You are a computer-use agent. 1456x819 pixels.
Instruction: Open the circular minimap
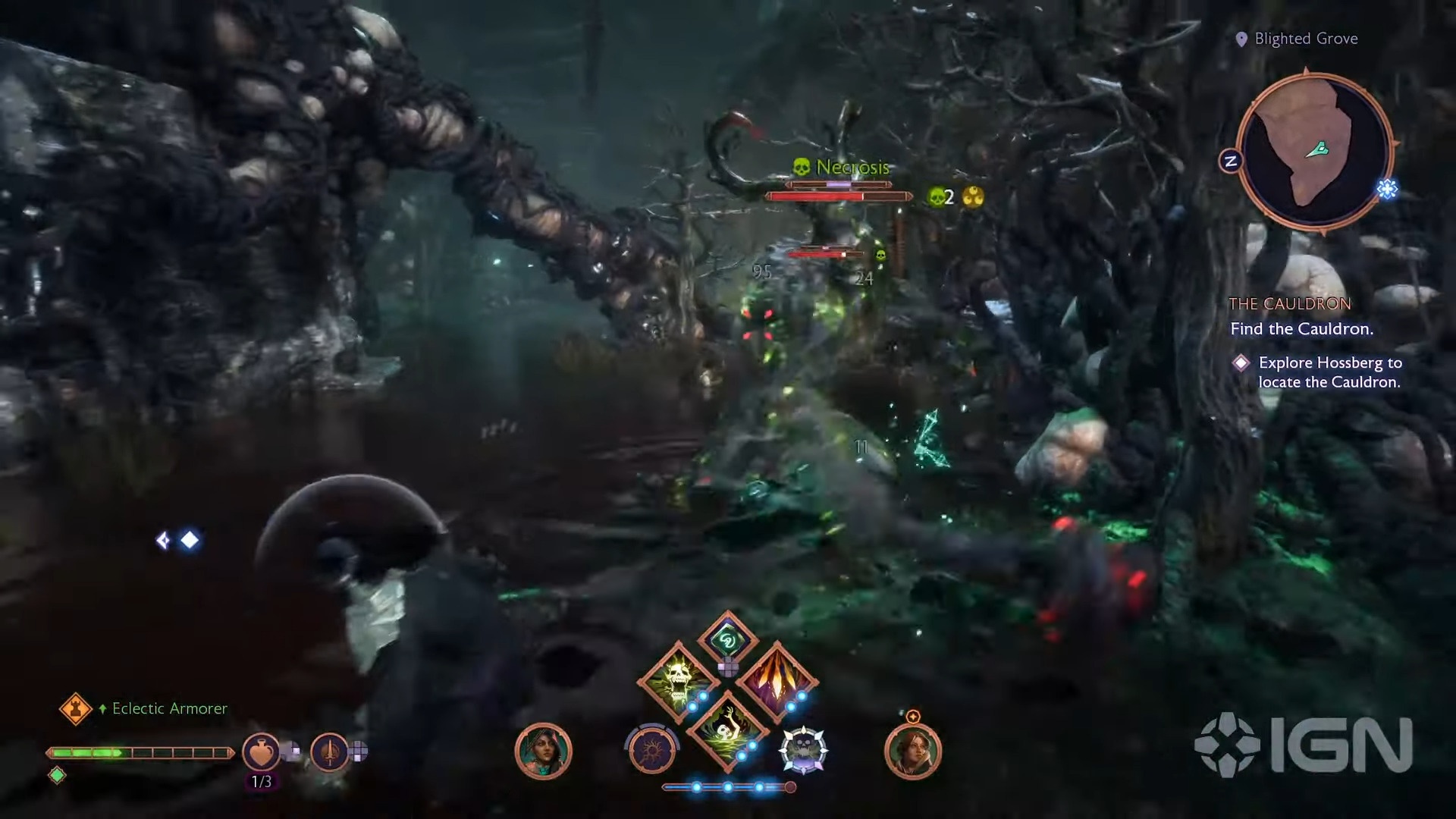(1314, 150)
